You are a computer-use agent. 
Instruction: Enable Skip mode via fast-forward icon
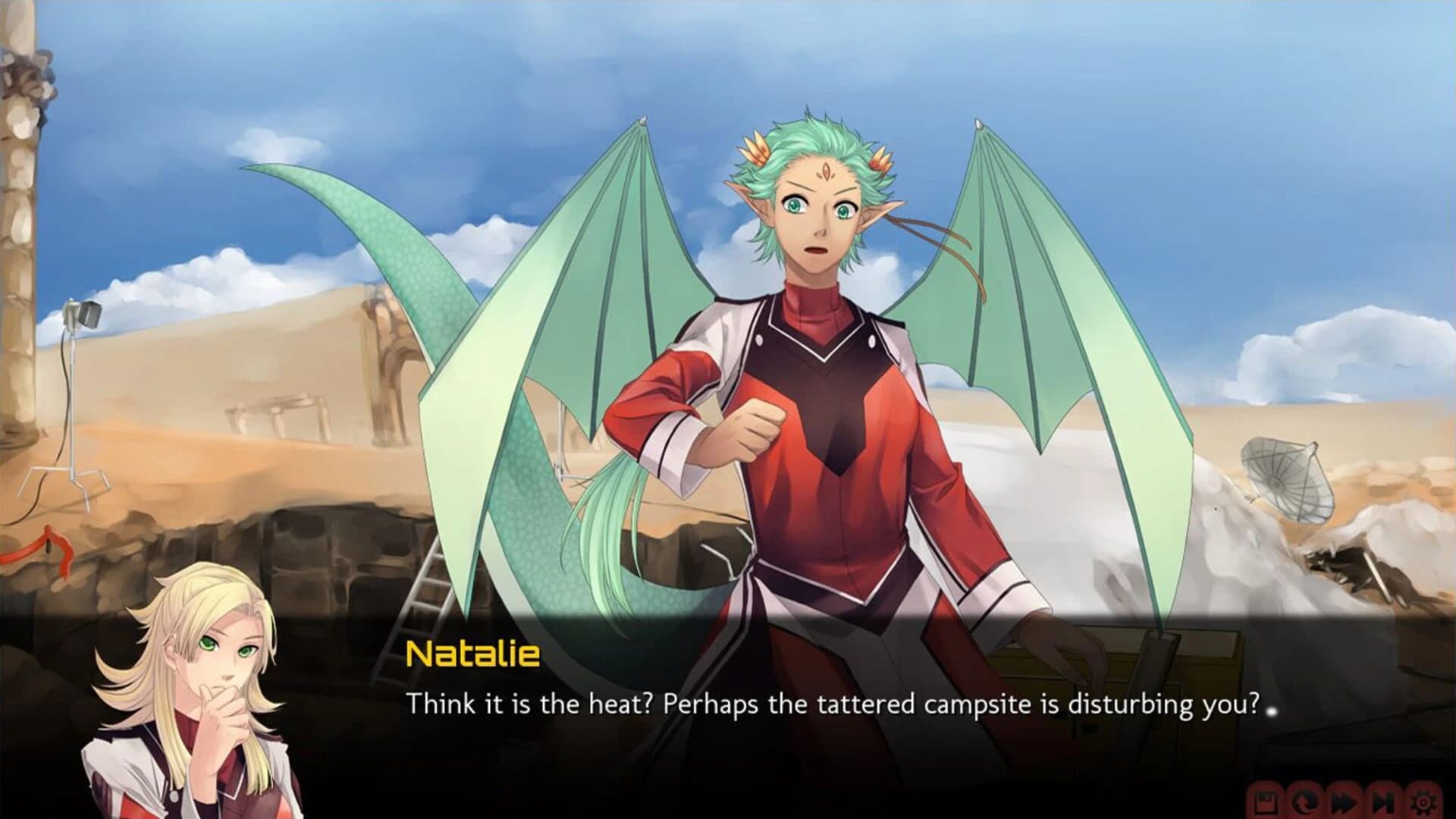tap(1345, 802)
